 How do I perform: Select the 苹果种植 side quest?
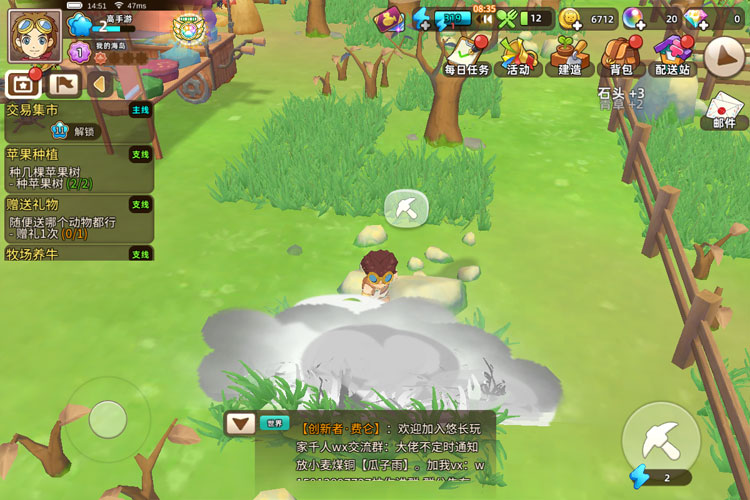click(x=77, y=170)
